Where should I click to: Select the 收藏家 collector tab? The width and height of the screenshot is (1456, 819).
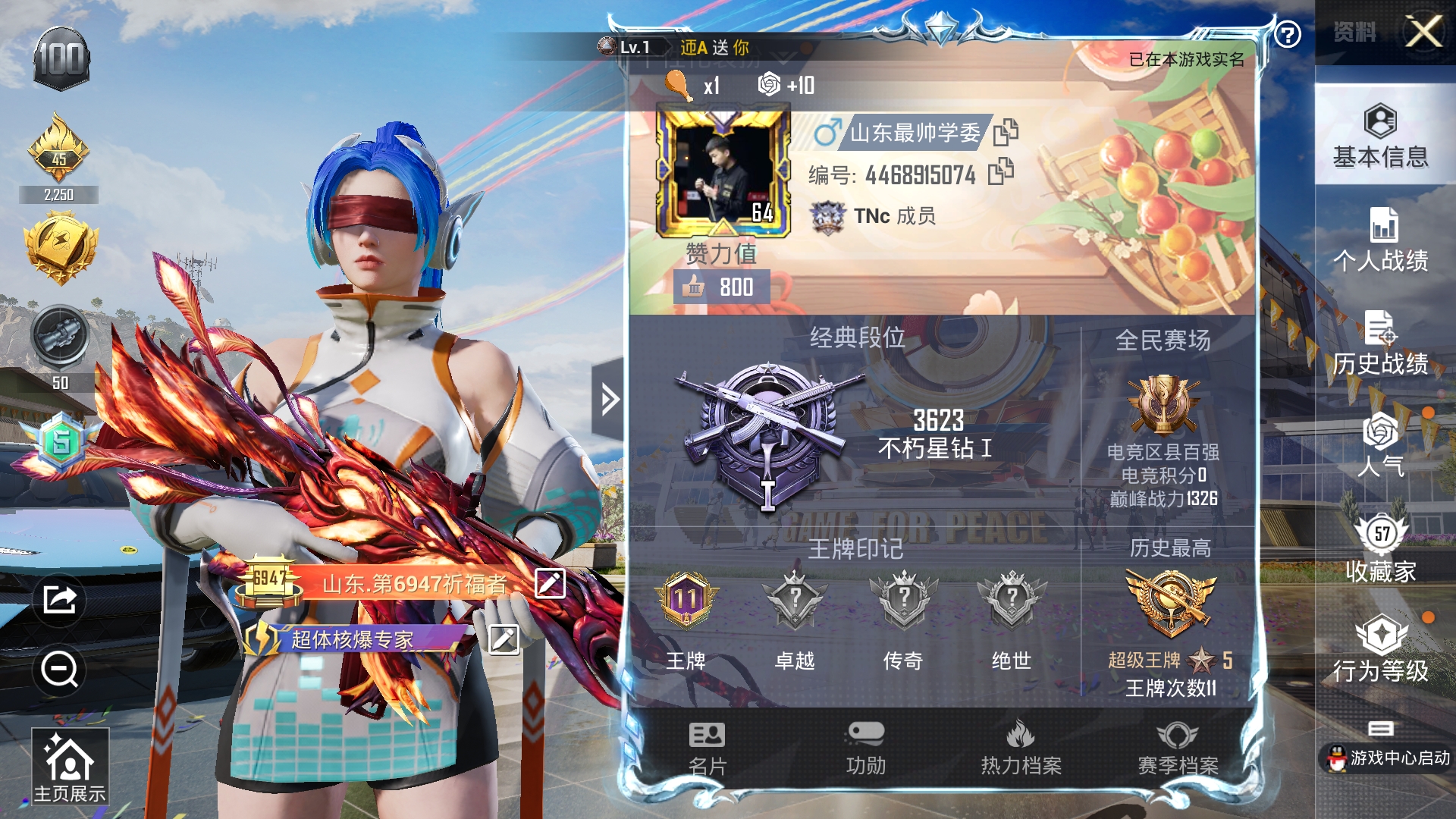(1380, 549)
